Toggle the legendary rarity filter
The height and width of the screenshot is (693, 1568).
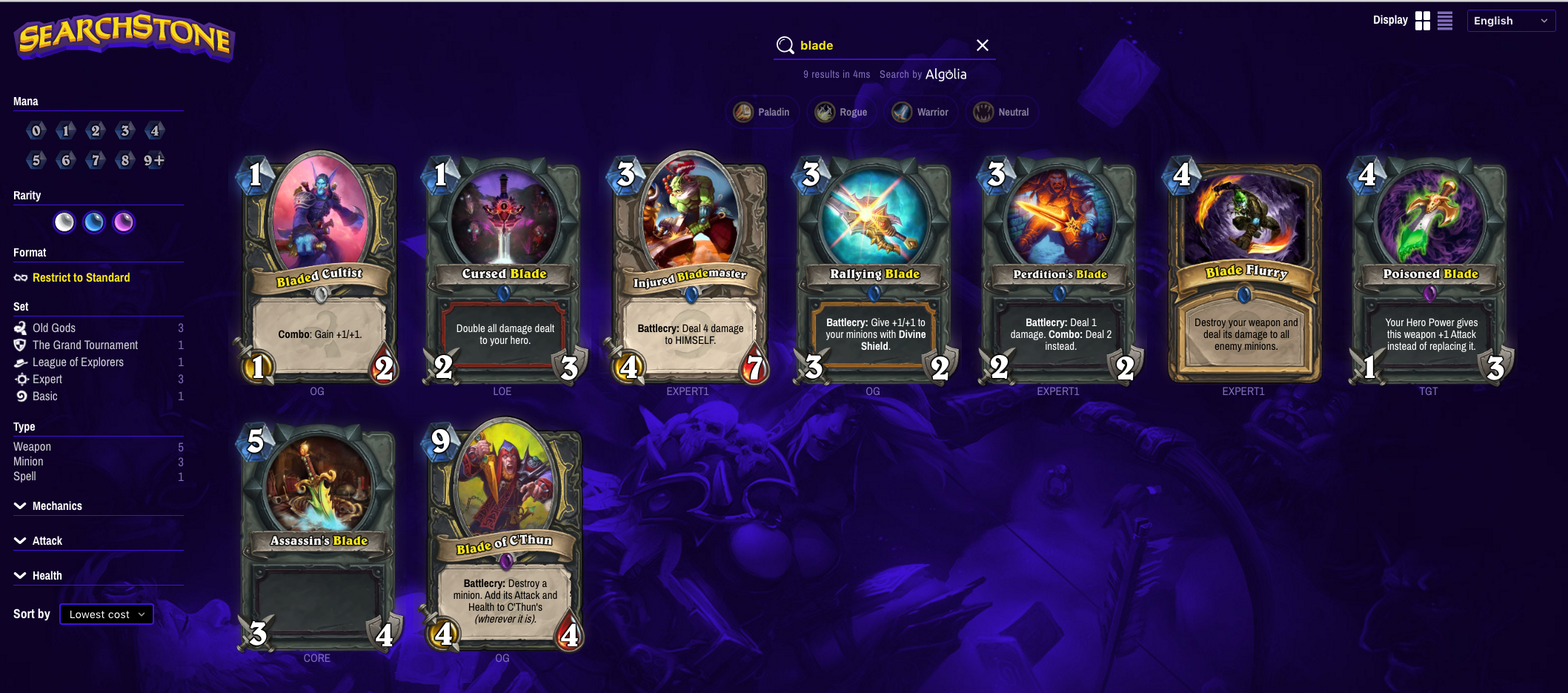click(124, 222)
